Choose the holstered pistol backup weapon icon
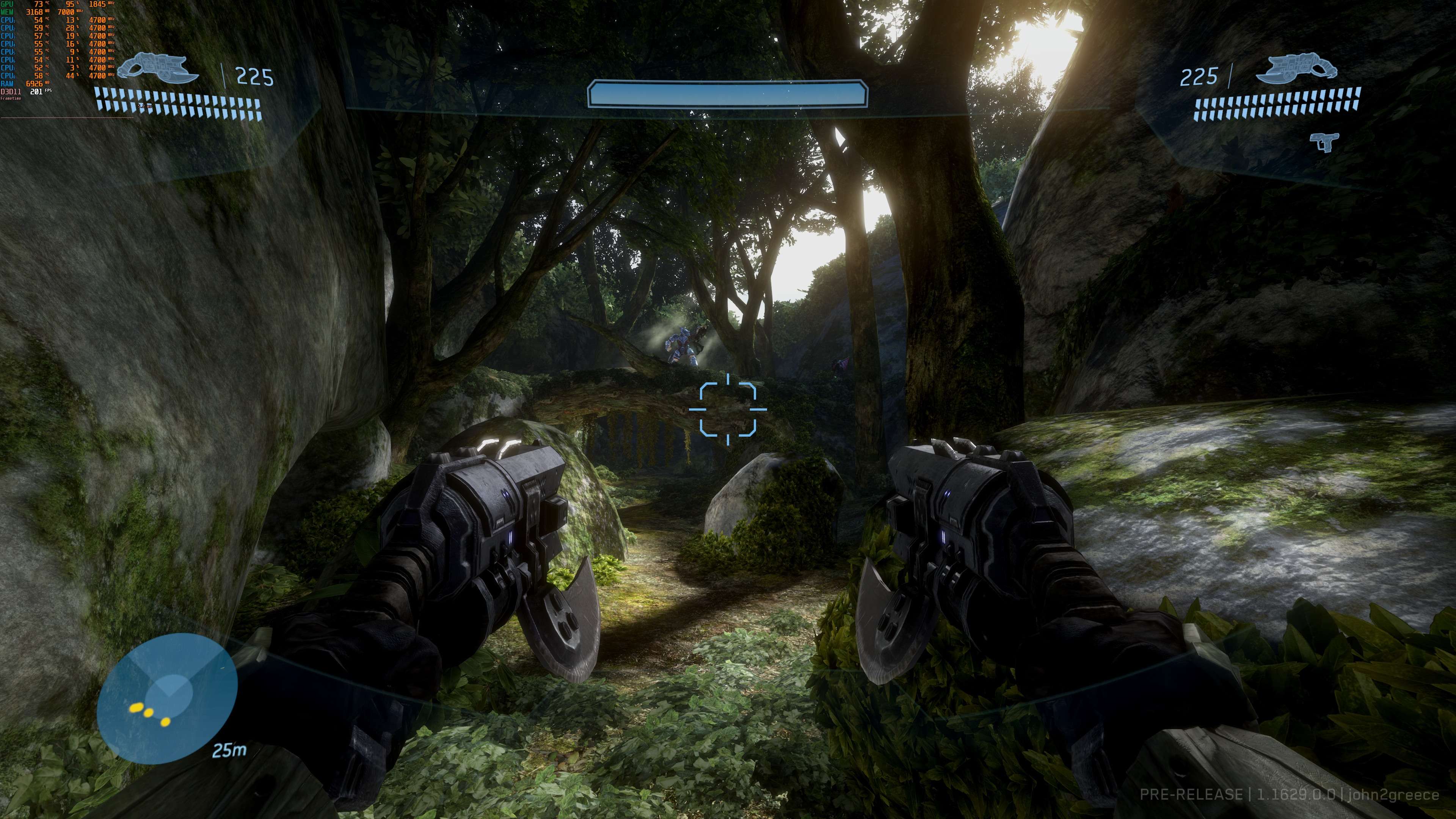 (x=1324, y=141)
